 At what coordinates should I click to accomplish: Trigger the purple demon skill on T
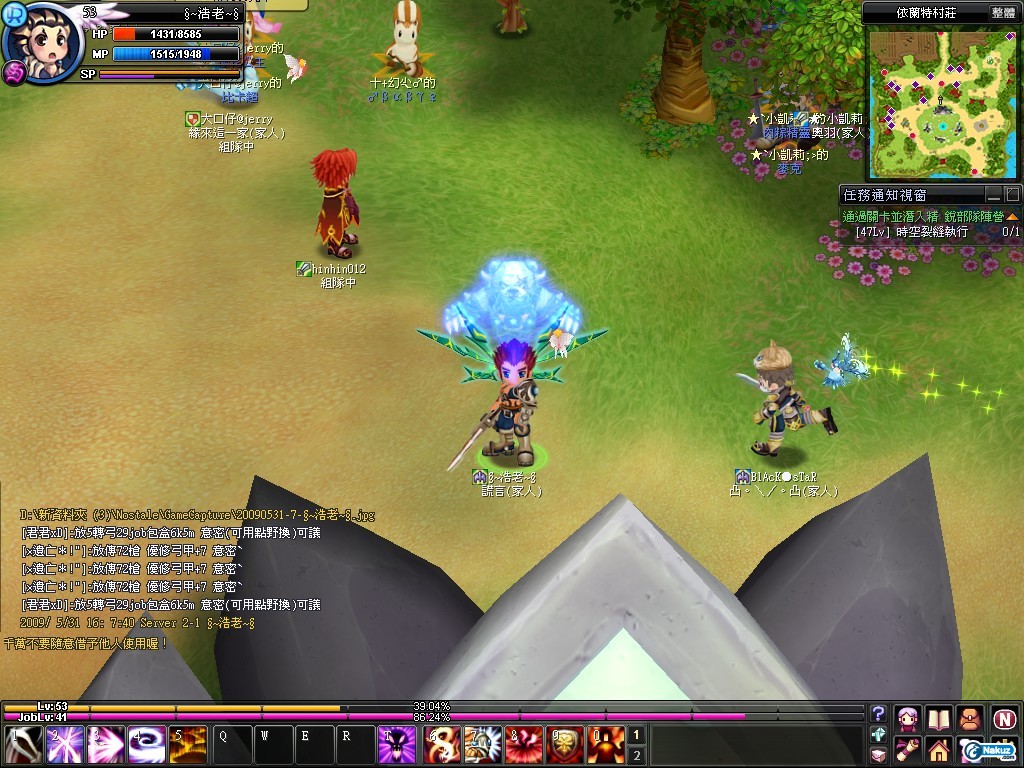(x=398, y=746)
